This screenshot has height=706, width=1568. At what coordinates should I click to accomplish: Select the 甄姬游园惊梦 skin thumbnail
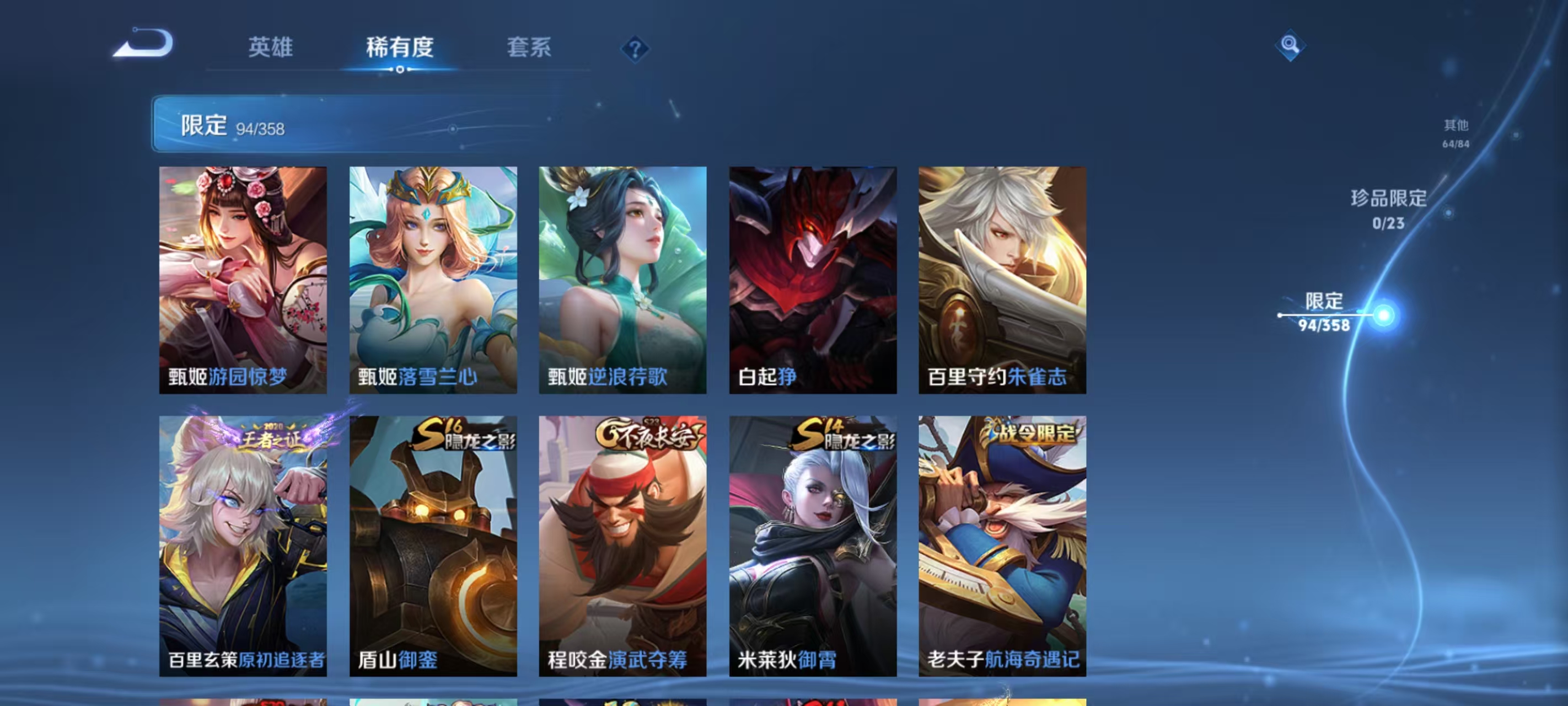click(x=242, y=280)
